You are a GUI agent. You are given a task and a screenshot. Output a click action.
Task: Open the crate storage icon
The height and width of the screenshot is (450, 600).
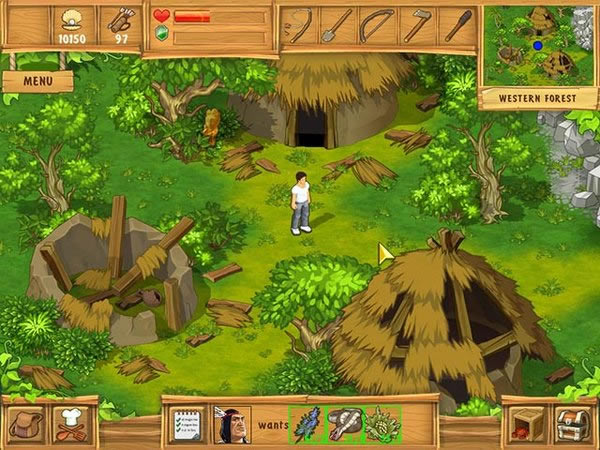pos(526,424)
